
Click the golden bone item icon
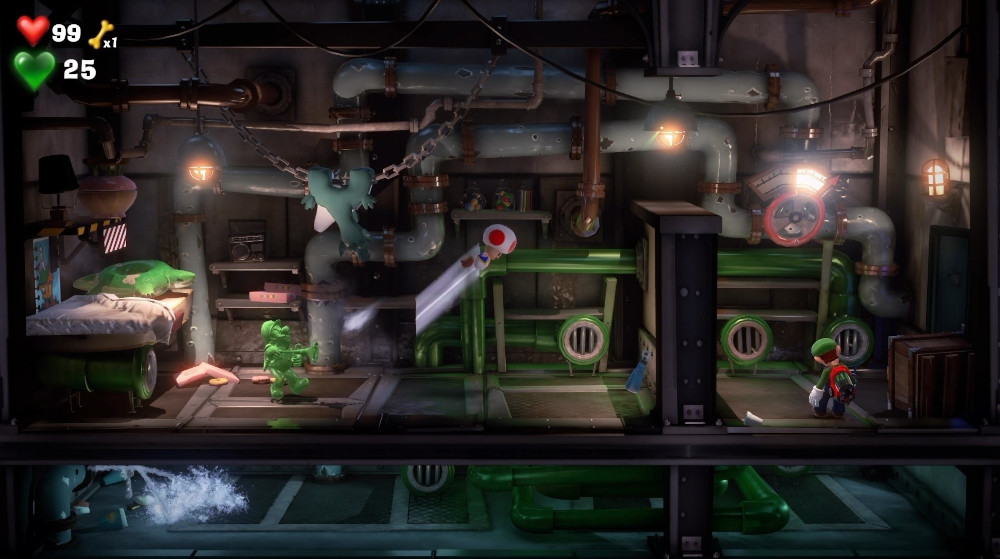[x=101, y=34]
